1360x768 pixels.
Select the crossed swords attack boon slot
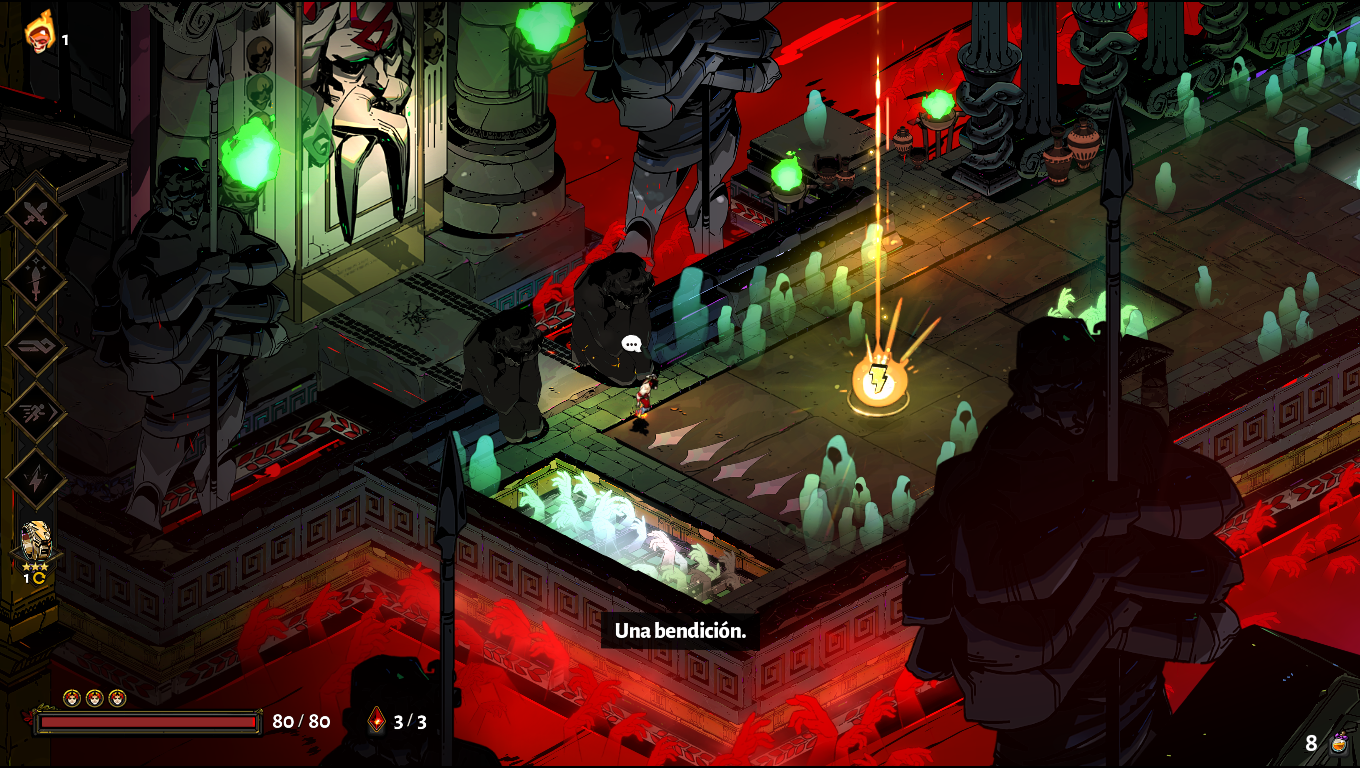pos(36,213)
